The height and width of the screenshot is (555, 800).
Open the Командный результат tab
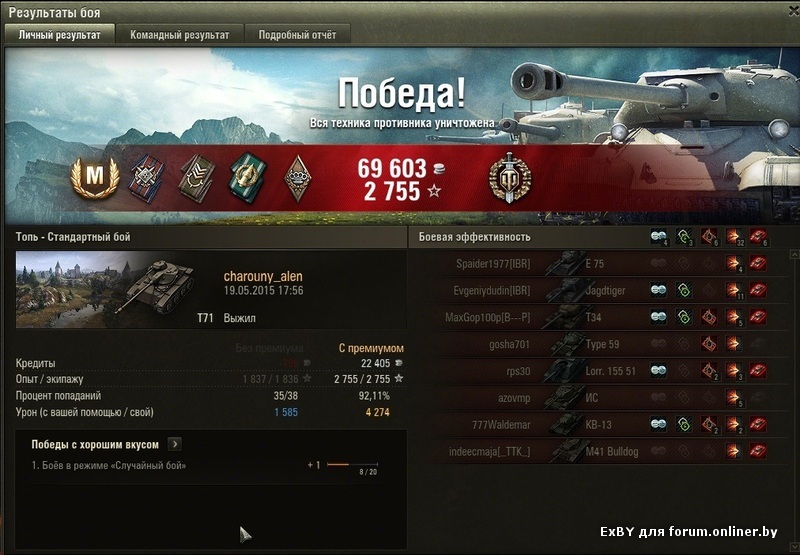tap(179, 35)
